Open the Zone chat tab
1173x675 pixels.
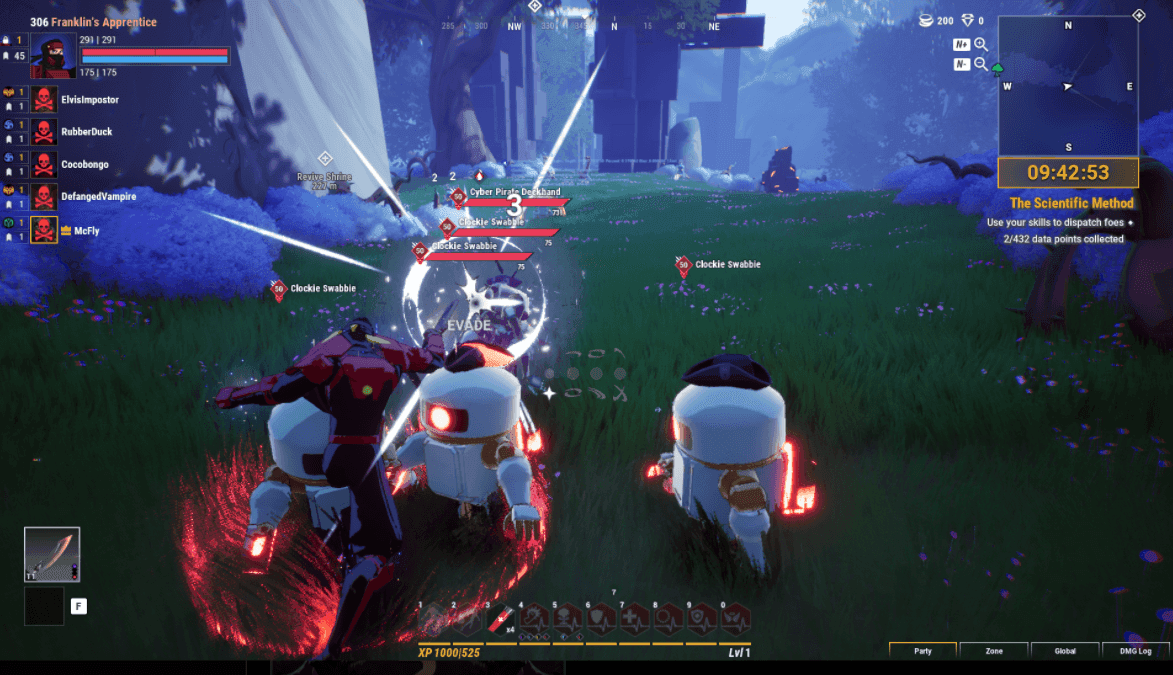pyautogui.click(x=994, y=651)
